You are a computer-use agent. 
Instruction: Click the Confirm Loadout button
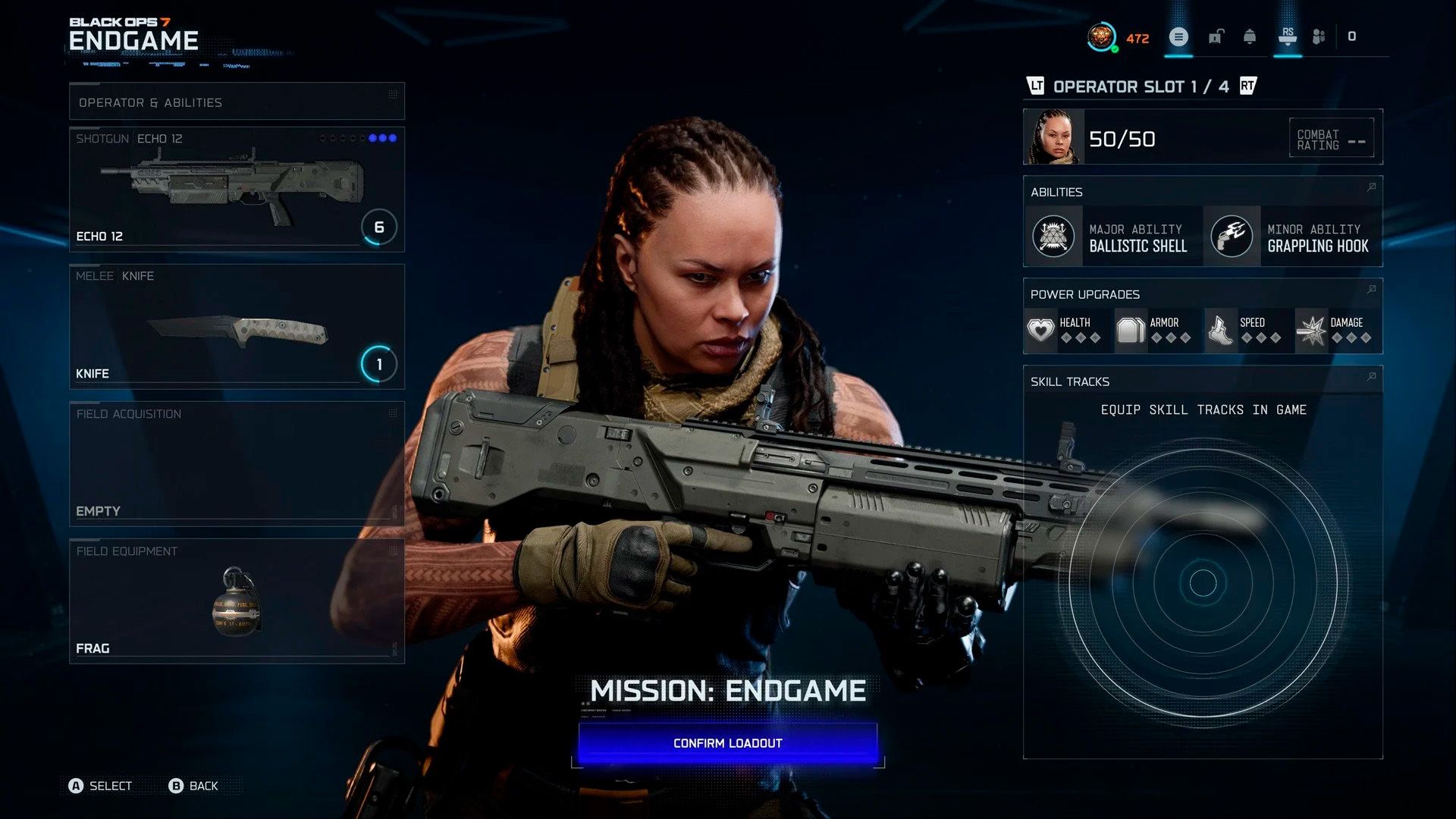pyautogui.click(x=726, y=742)
